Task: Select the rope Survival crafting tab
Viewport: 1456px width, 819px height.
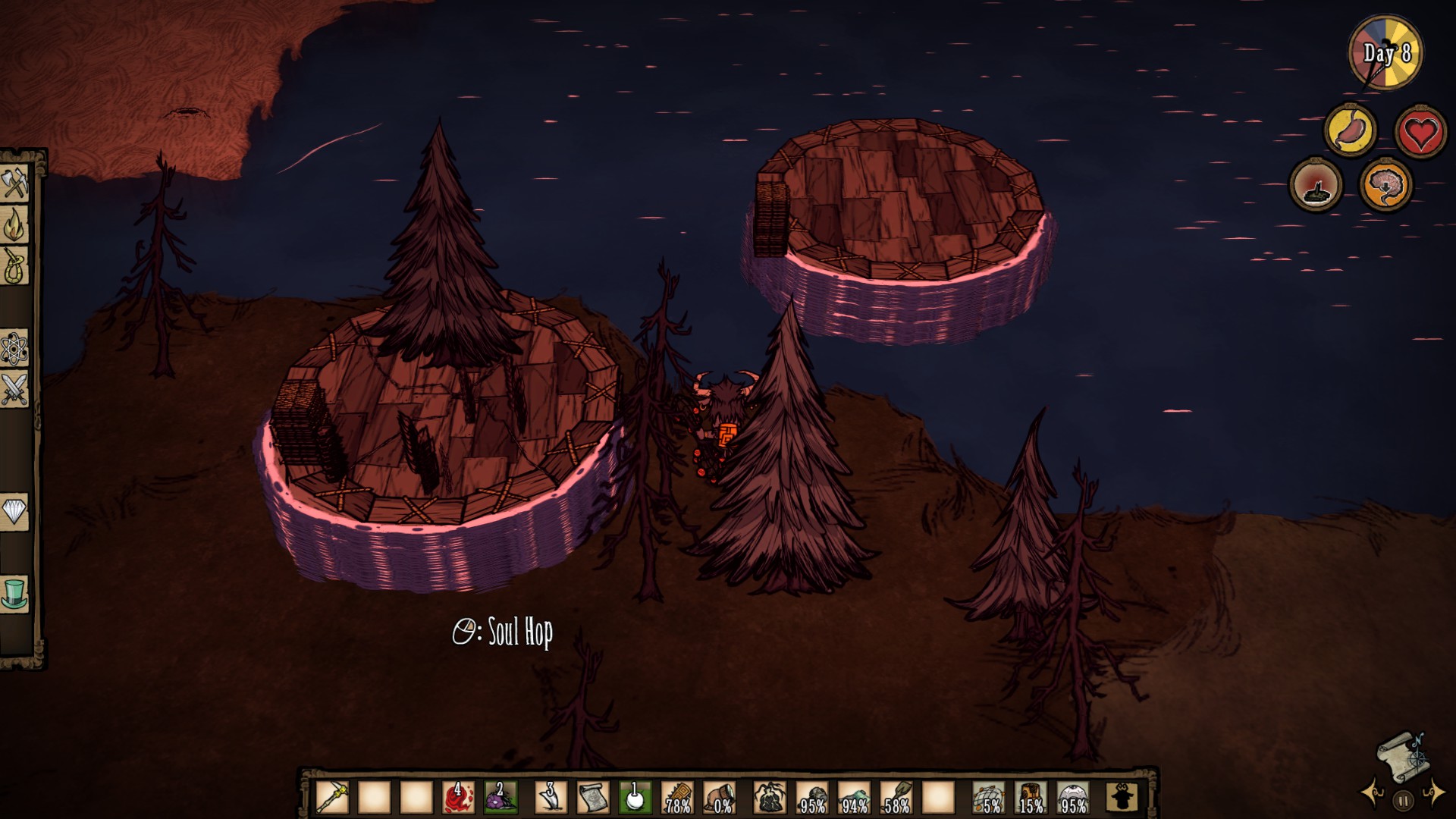Action: point(15,265)
